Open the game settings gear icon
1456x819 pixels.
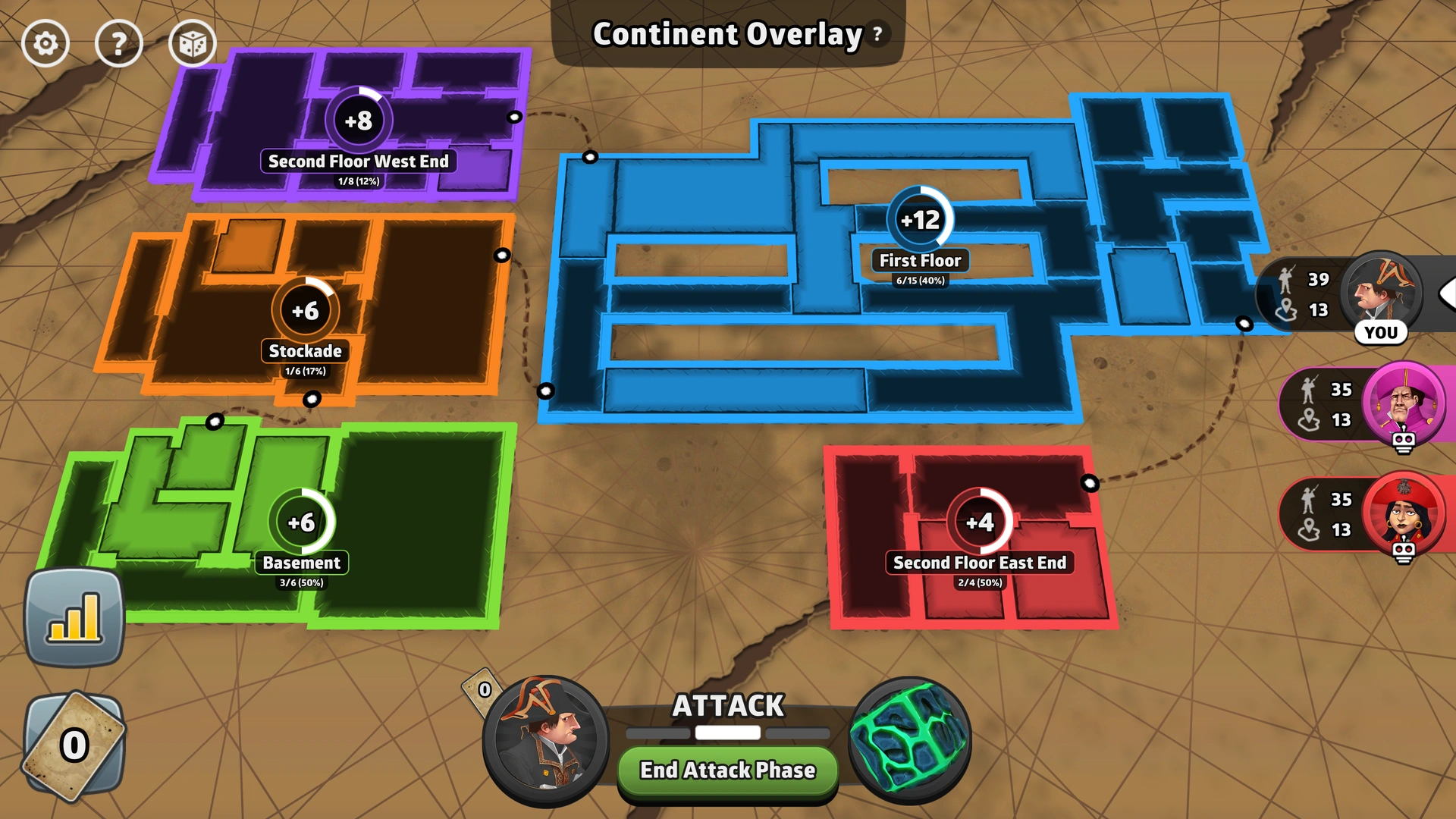45,43
